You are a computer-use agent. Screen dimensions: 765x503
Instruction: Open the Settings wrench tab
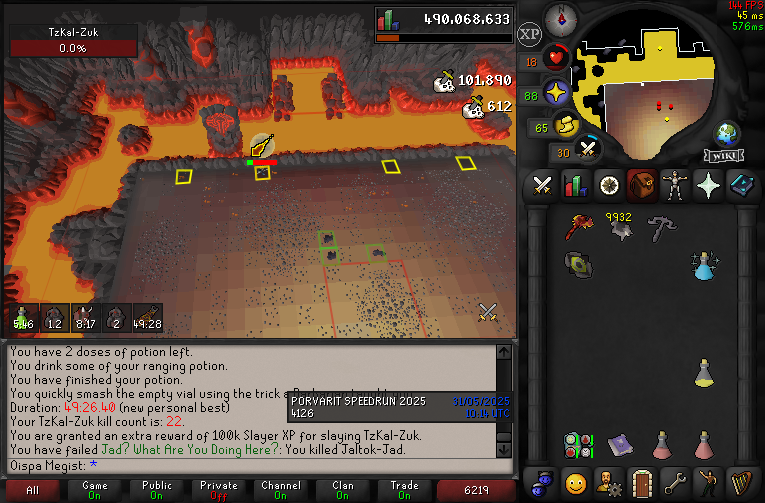675,481
